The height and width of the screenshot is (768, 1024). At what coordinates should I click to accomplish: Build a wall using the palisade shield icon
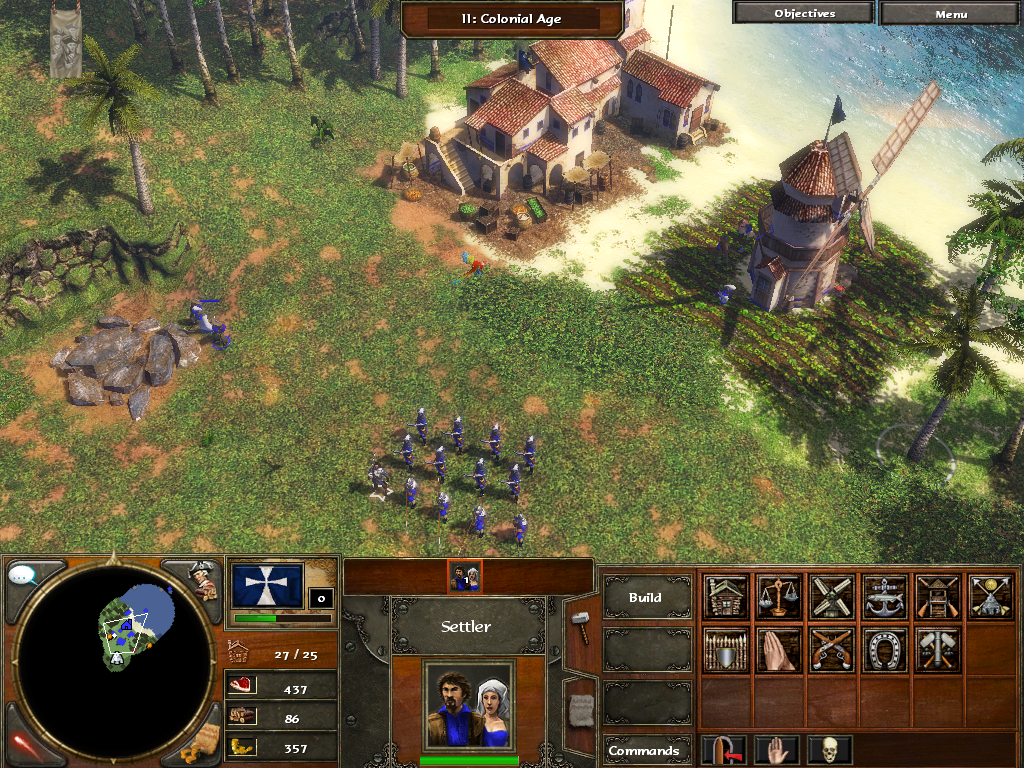(726, 650)
